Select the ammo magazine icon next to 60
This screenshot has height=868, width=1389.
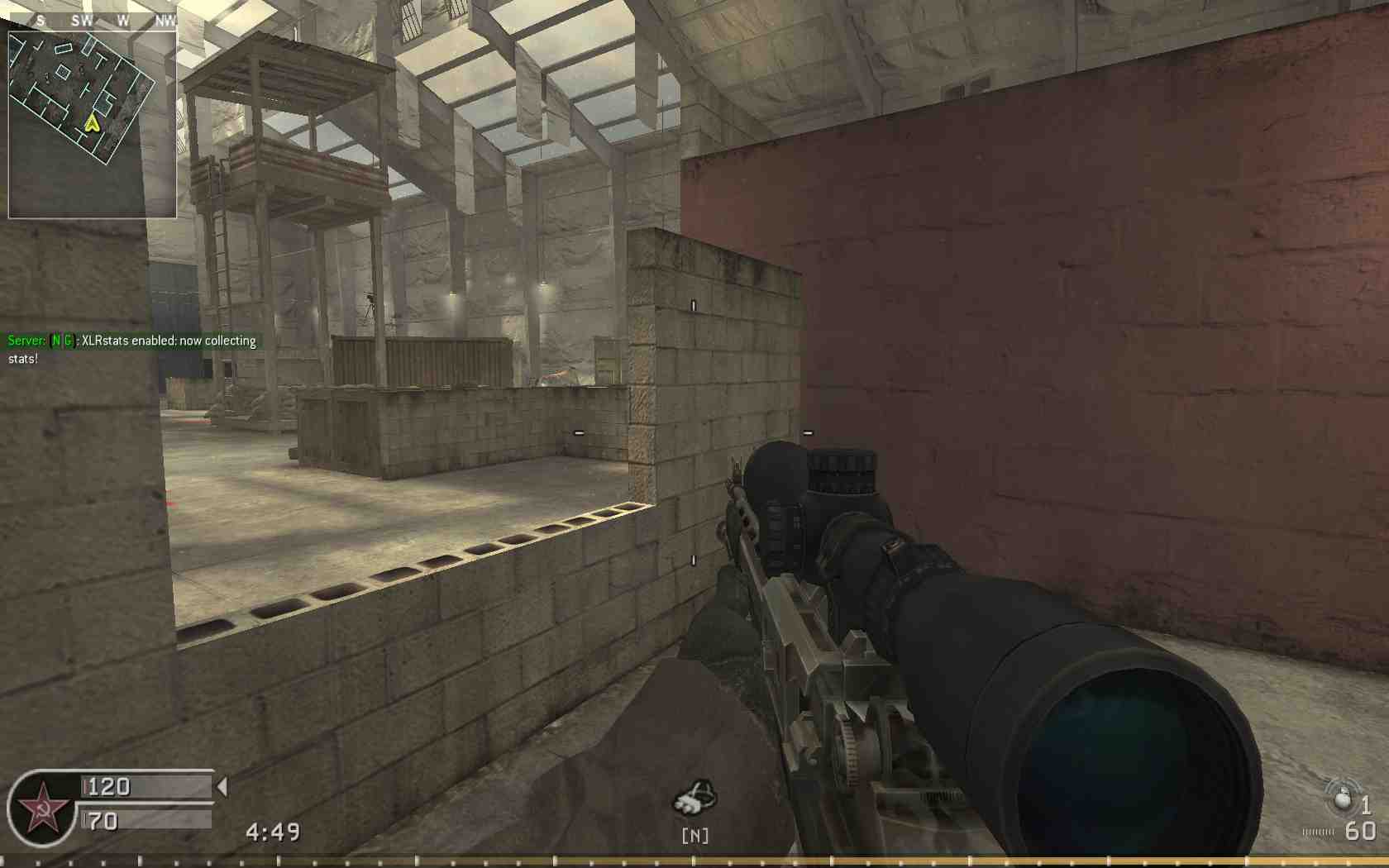[1318, 833]
